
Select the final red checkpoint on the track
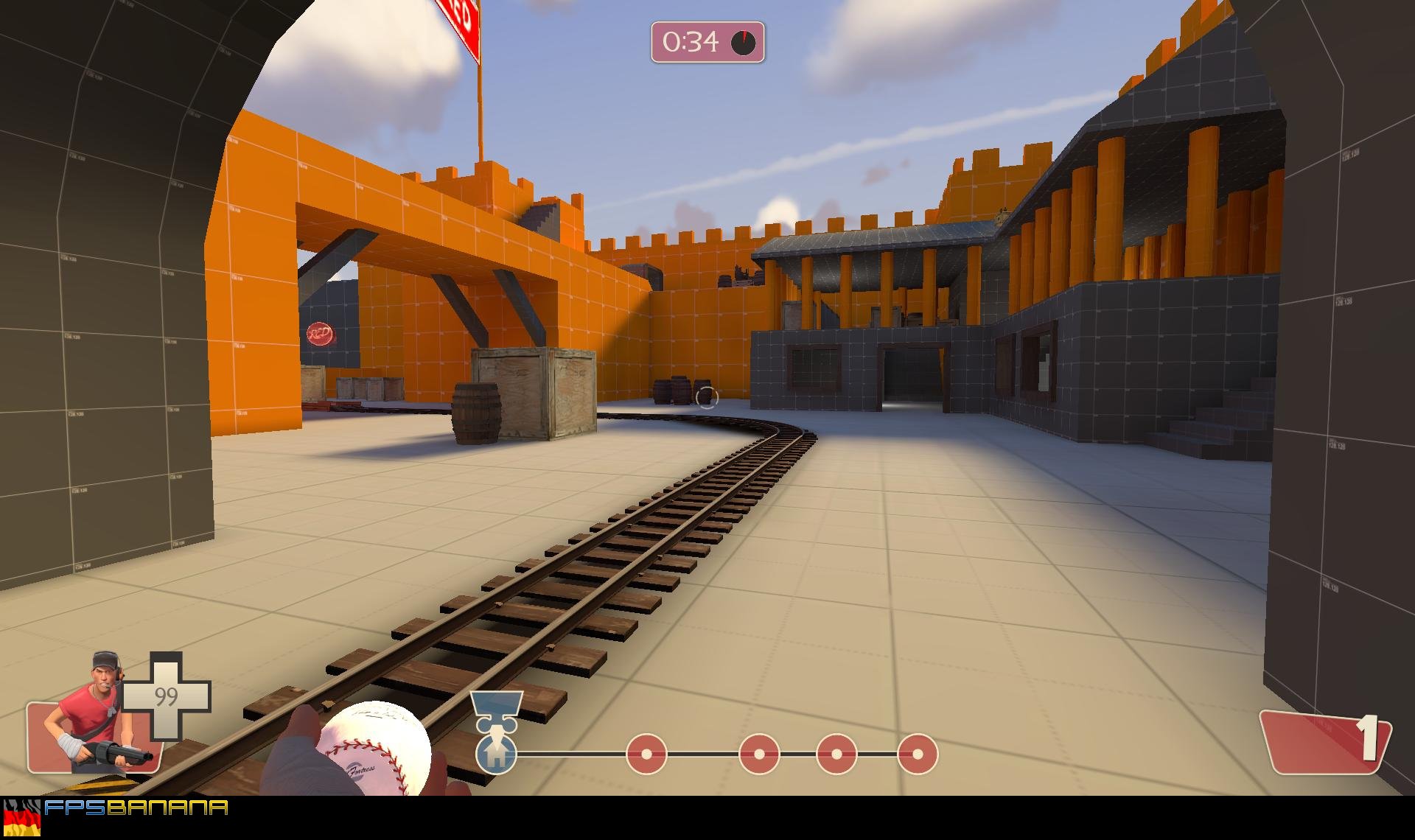pos(917,754)
